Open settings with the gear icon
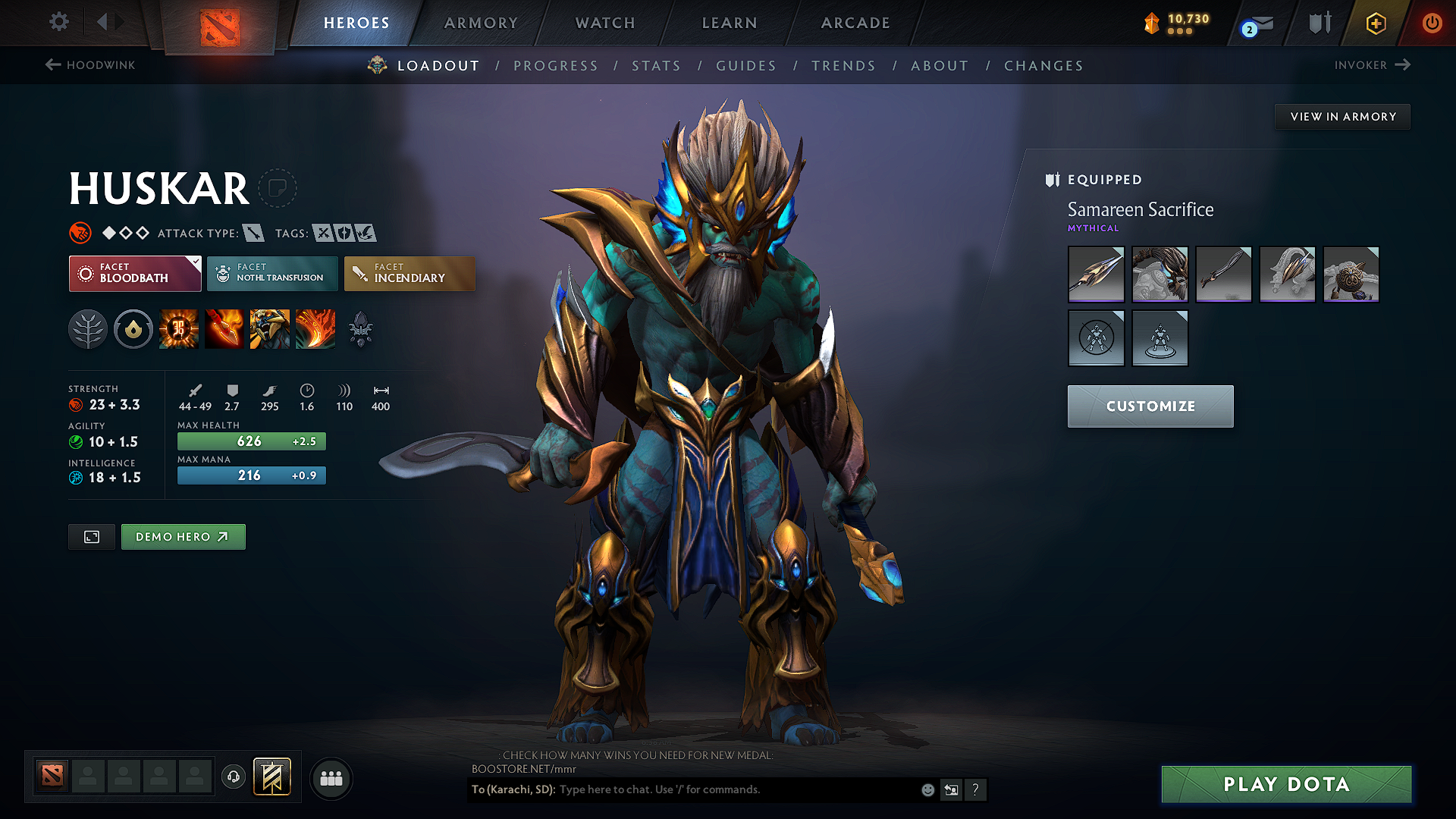The image size is (1456, 819). 59,22
